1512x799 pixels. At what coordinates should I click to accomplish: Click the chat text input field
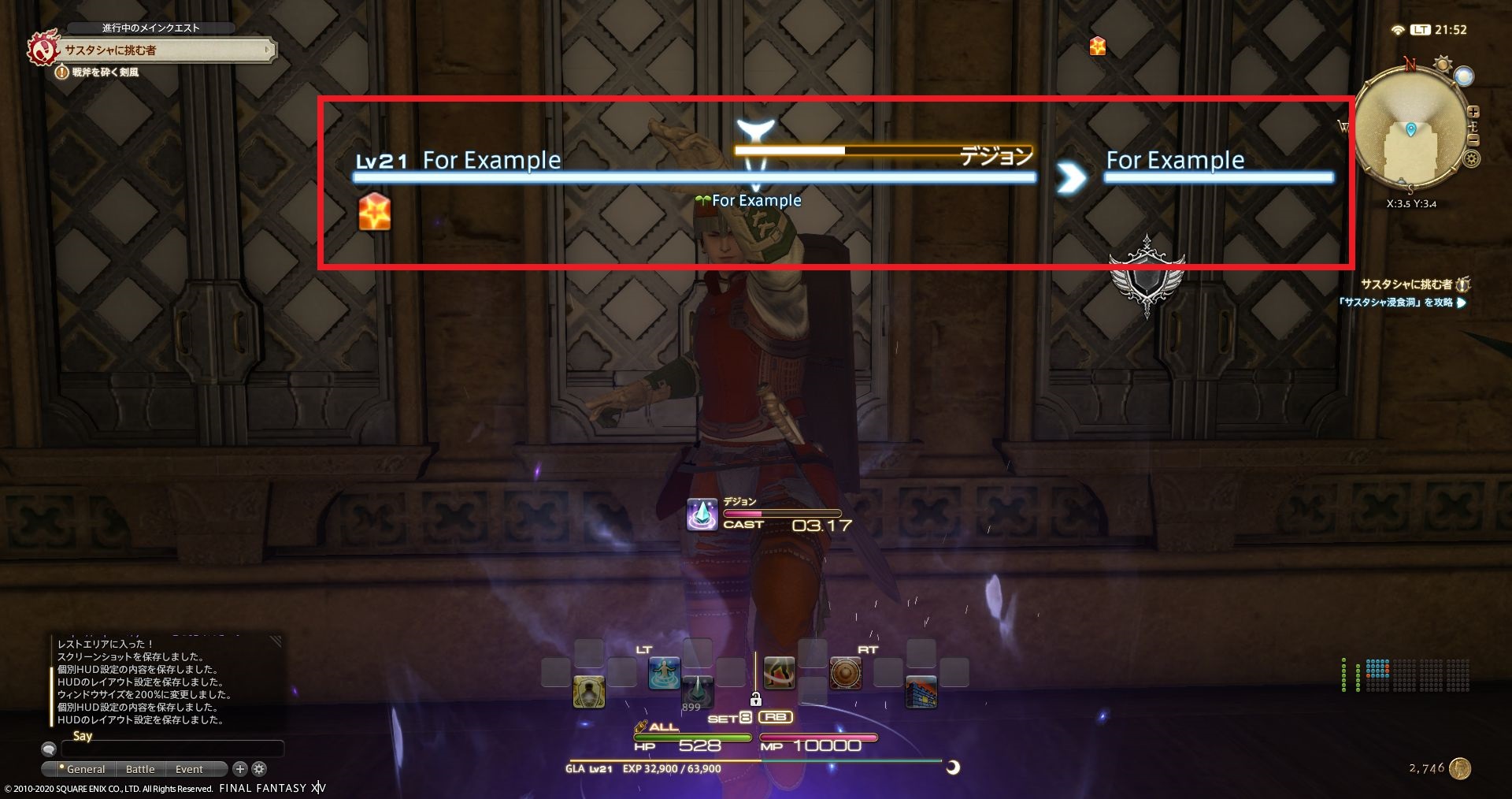[x=172, y=748]
